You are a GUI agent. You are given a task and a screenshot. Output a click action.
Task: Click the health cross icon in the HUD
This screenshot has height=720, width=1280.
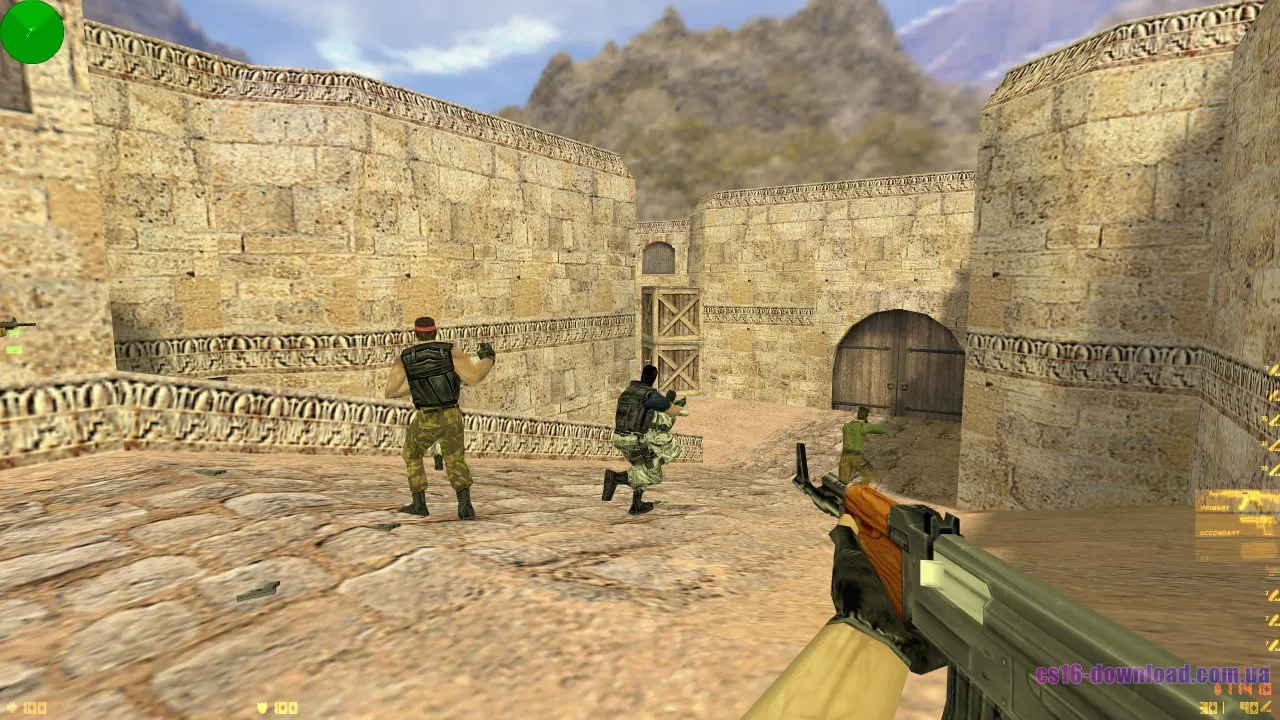point(11,707)
